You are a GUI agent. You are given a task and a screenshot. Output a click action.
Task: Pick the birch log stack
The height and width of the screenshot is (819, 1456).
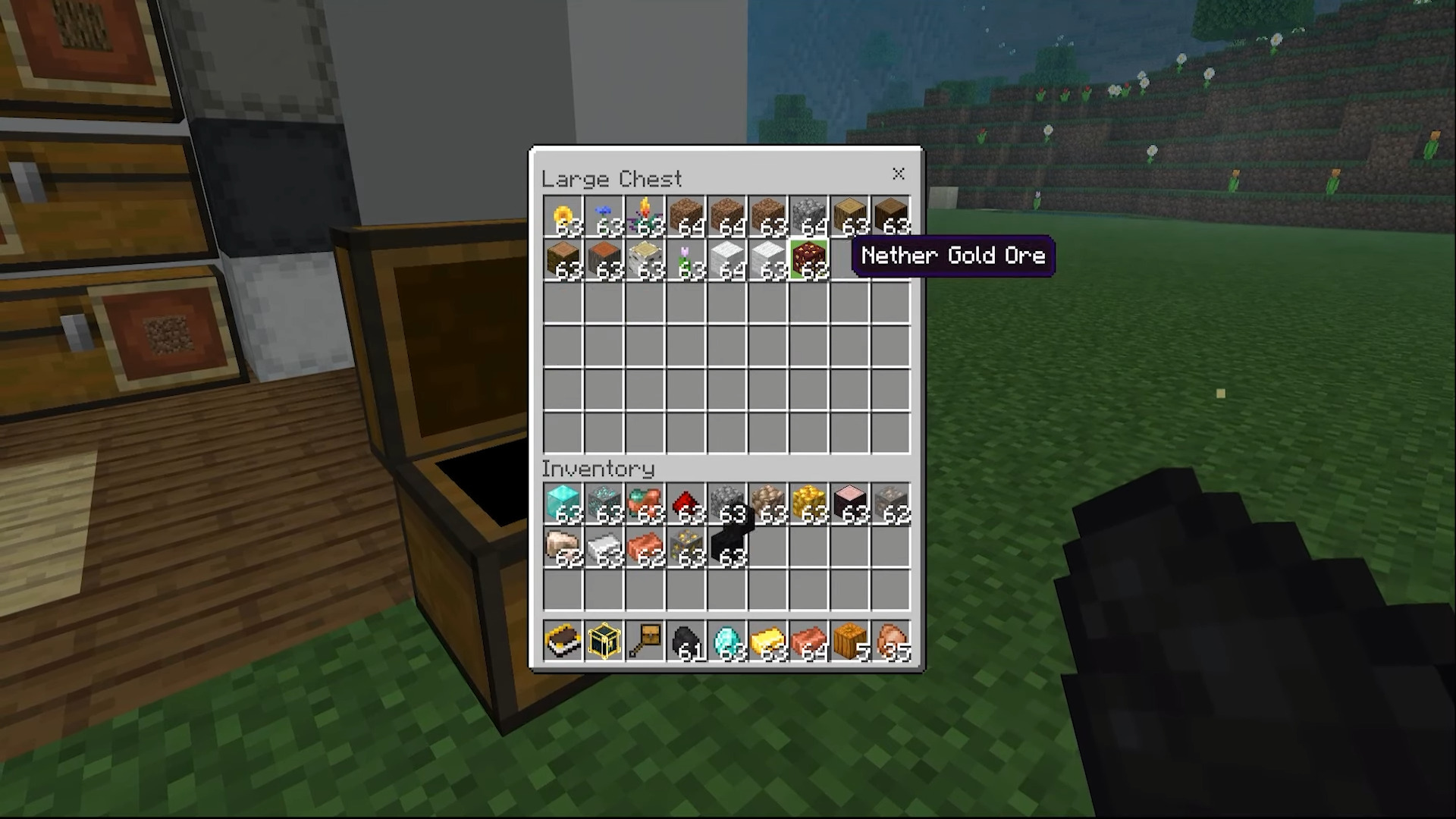(x=645, y=260)
